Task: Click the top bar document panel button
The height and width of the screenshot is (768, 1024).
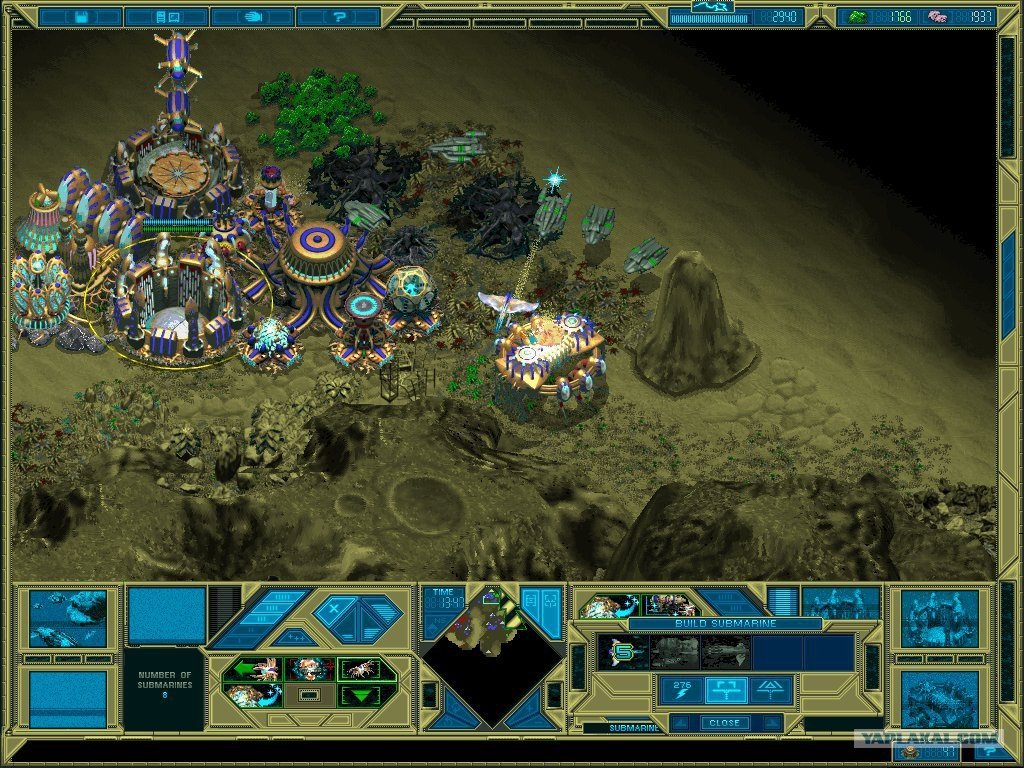Action: click(167, 17)
